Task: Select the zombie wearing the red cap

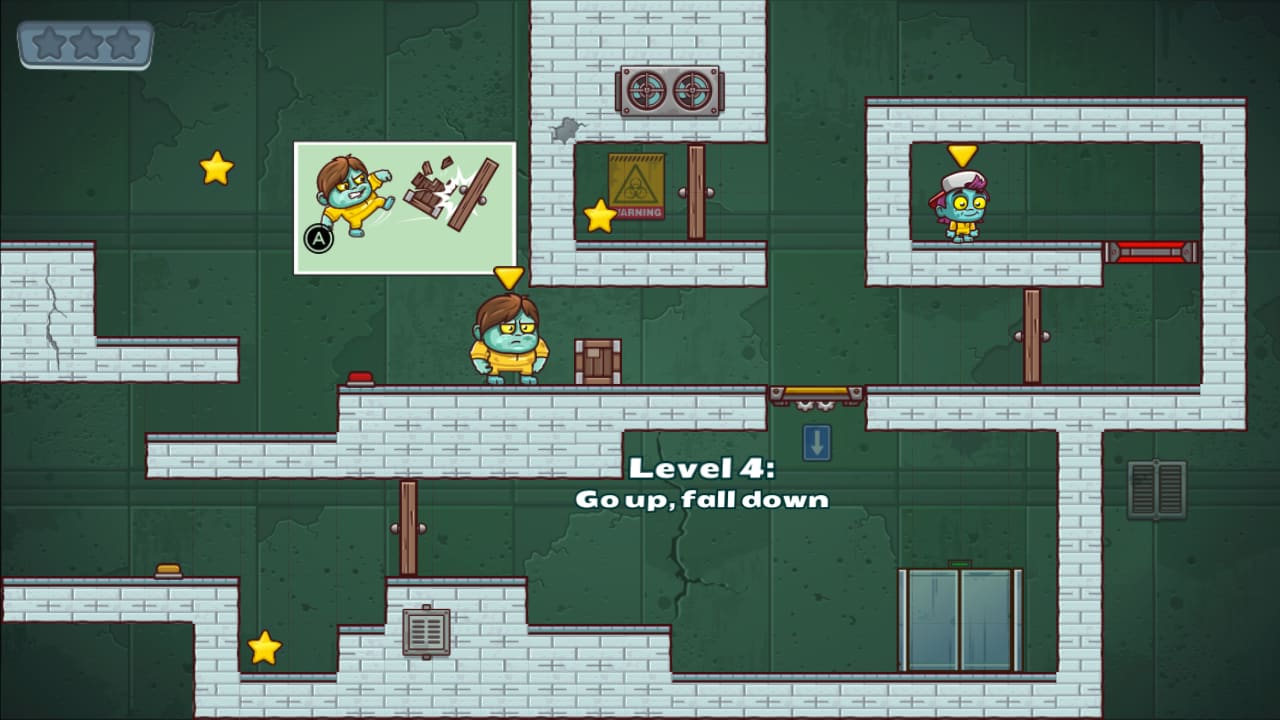Action: pos(962,205)
